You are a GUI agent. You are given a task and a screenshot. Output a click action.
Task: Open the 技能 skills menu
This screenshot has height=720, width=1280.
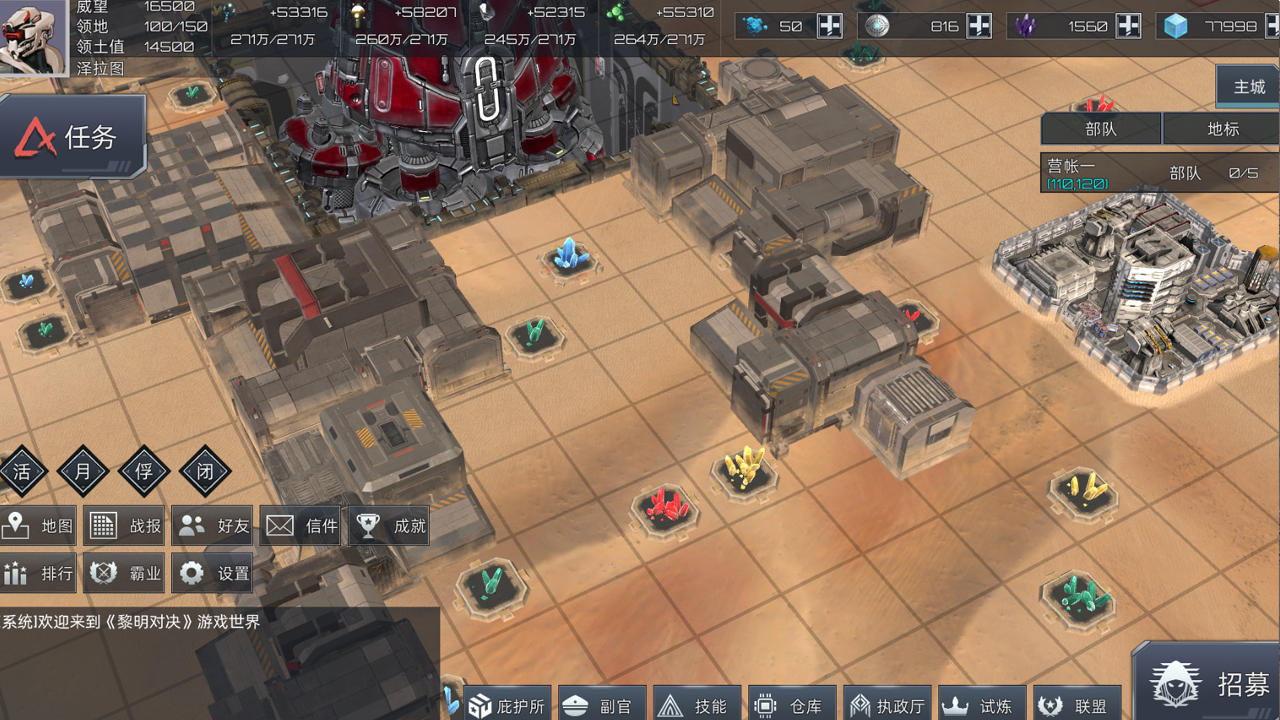coord(694,705)
